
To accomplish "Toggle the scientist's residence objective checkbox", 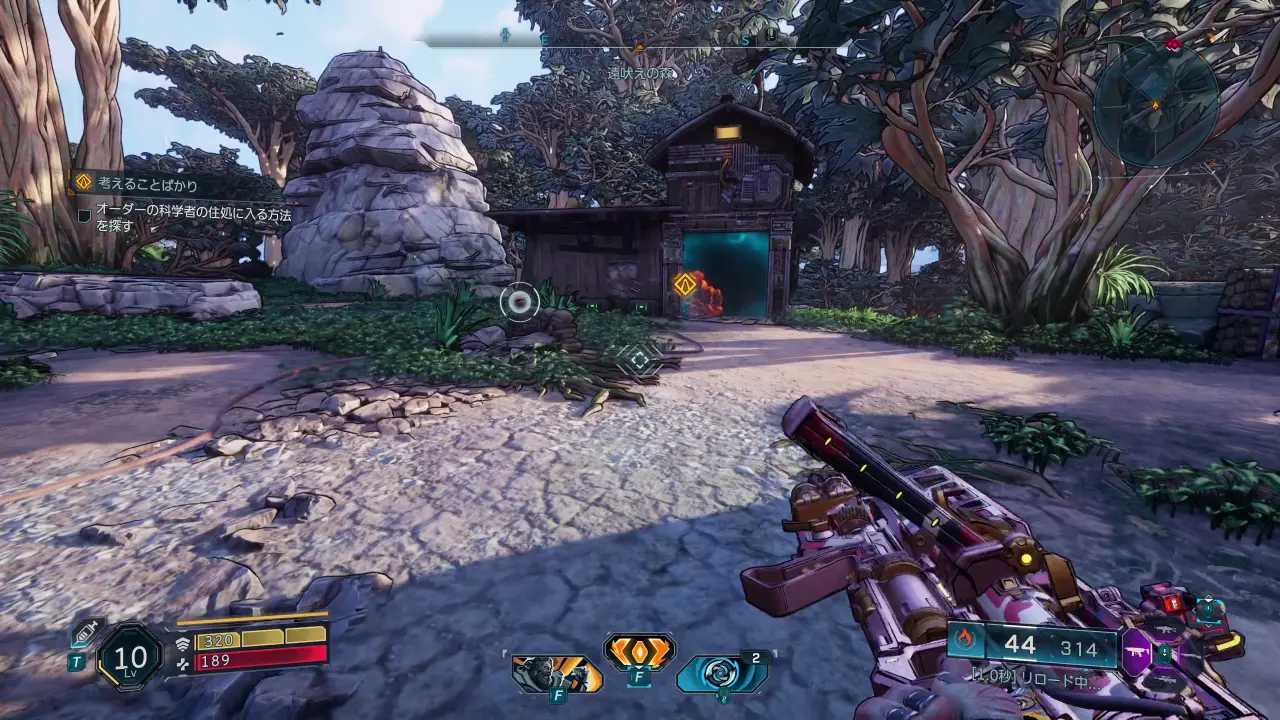I will coord(85,214).
